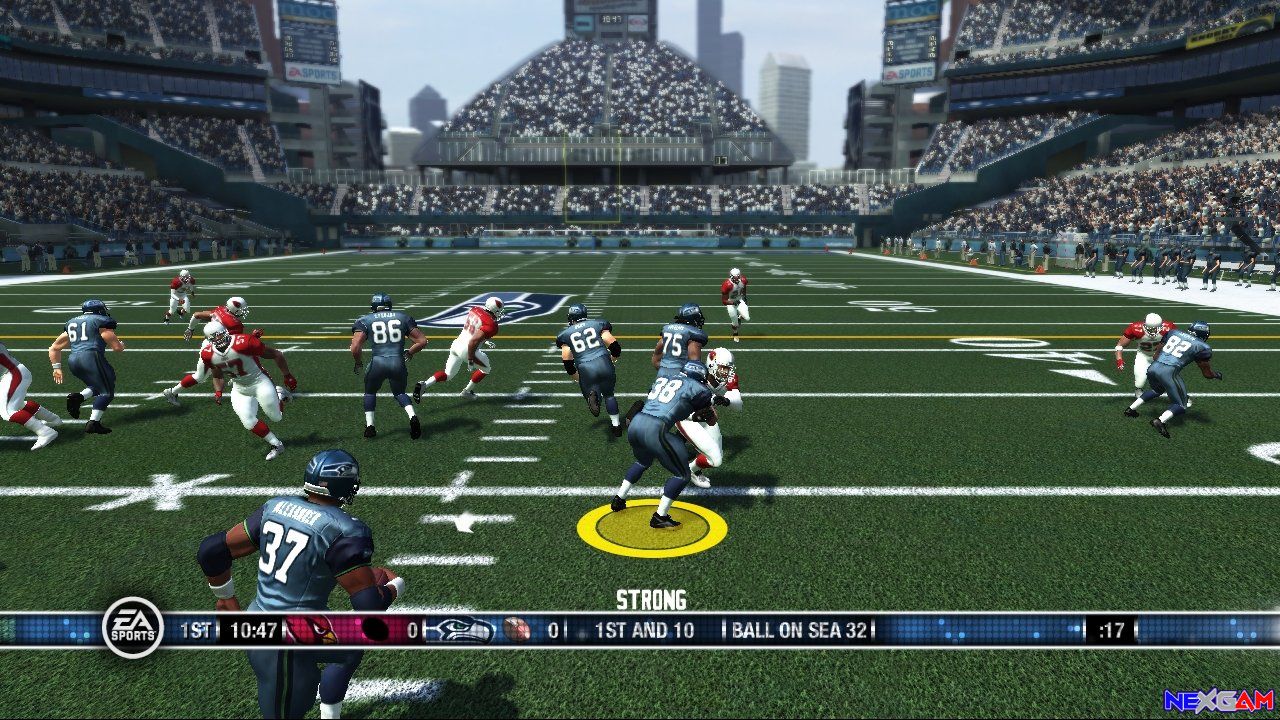Click the EA Sports logo badge

tap(133, 627)
